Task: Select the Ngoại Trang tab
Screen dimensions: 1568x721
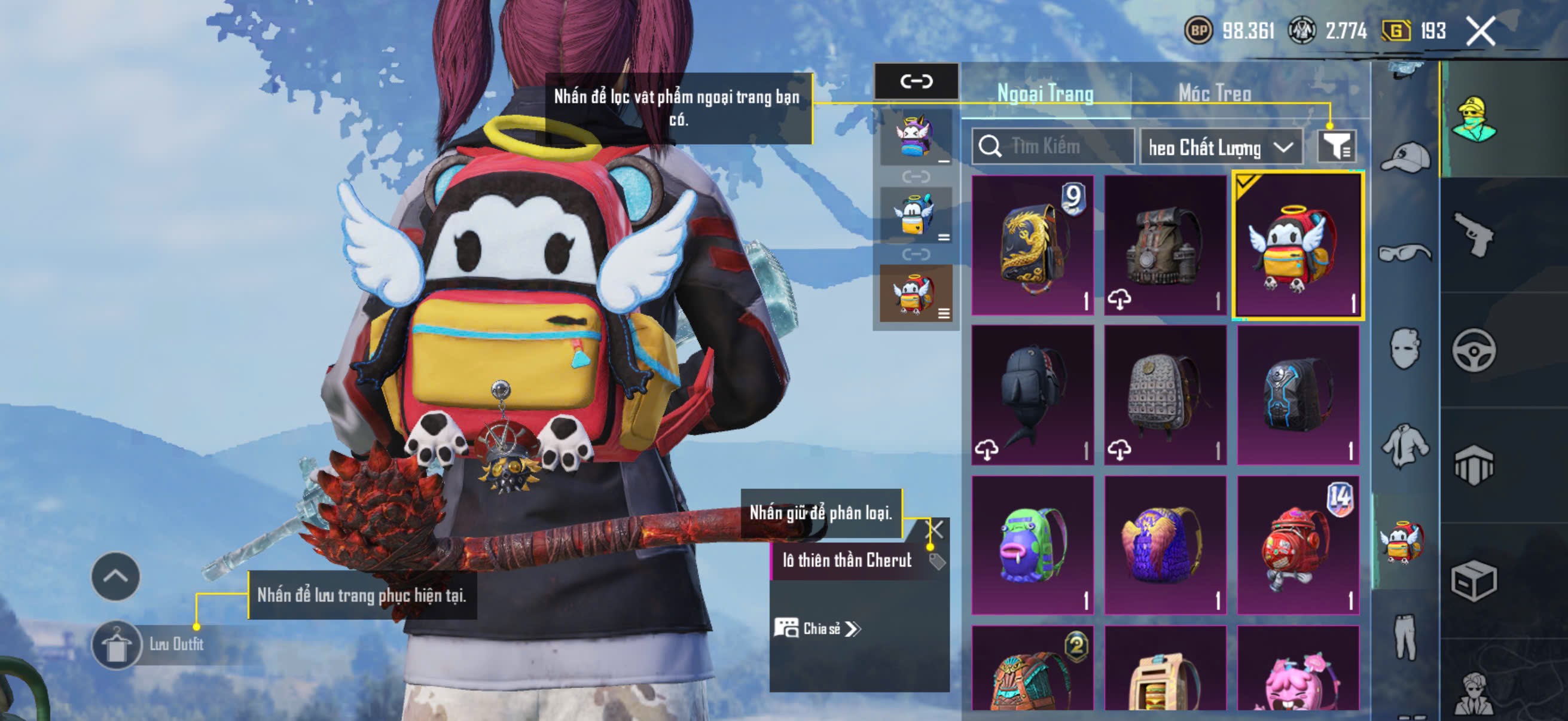Action: (1045, 93)
